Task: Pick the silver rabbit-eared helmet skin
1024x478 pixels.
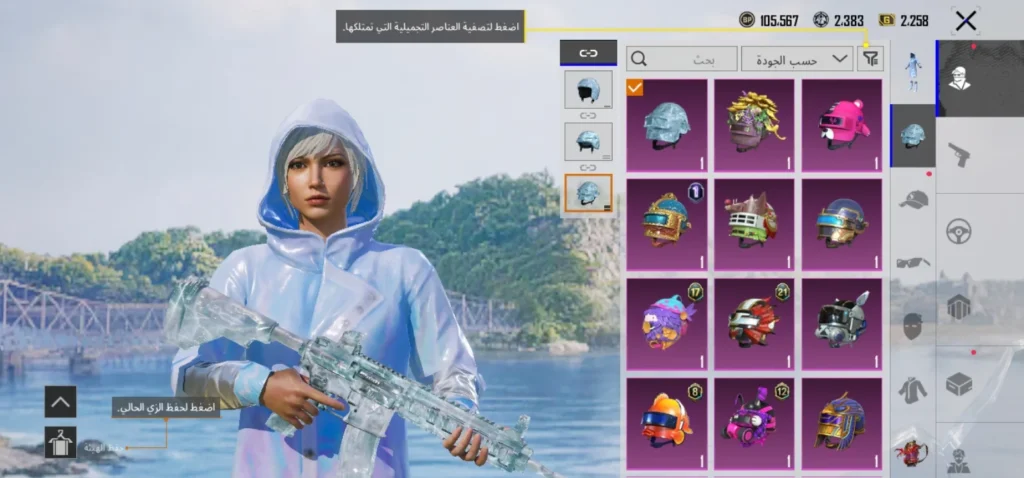Action: 842,323
